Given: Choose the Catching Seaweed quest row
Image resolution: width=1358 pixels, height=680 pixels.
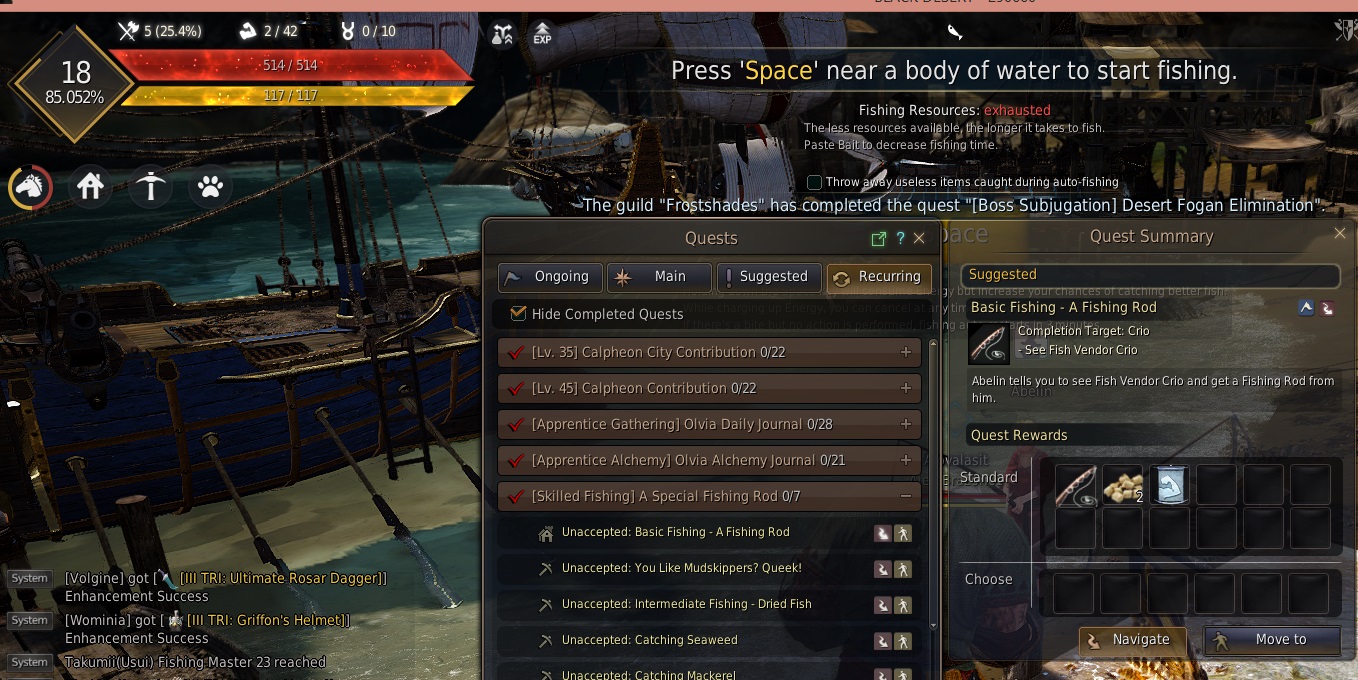Looking at the screenshot, I should [649, 640].
